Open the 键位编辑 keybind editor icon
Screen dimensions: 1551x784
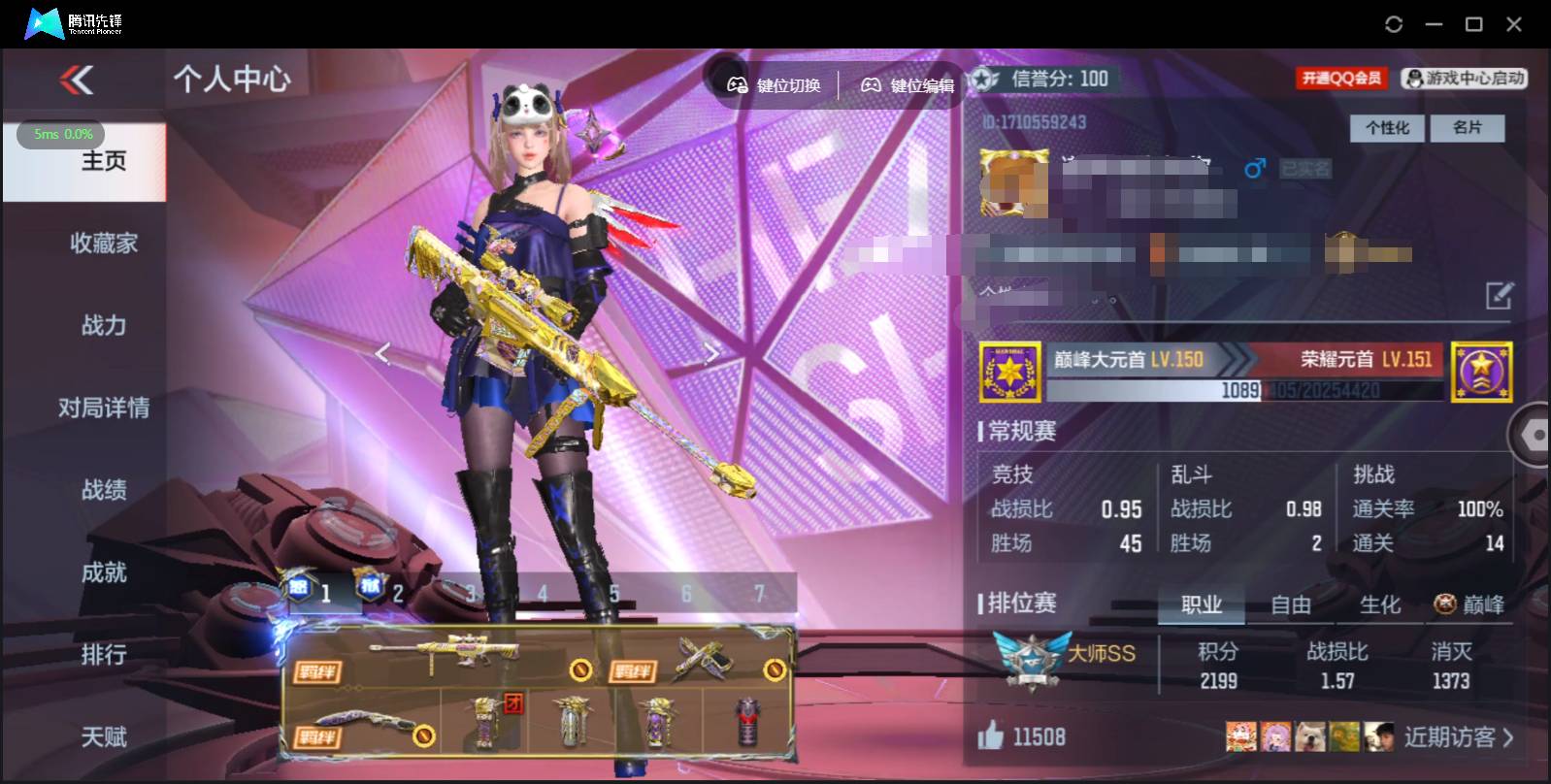tap(871, 85)
